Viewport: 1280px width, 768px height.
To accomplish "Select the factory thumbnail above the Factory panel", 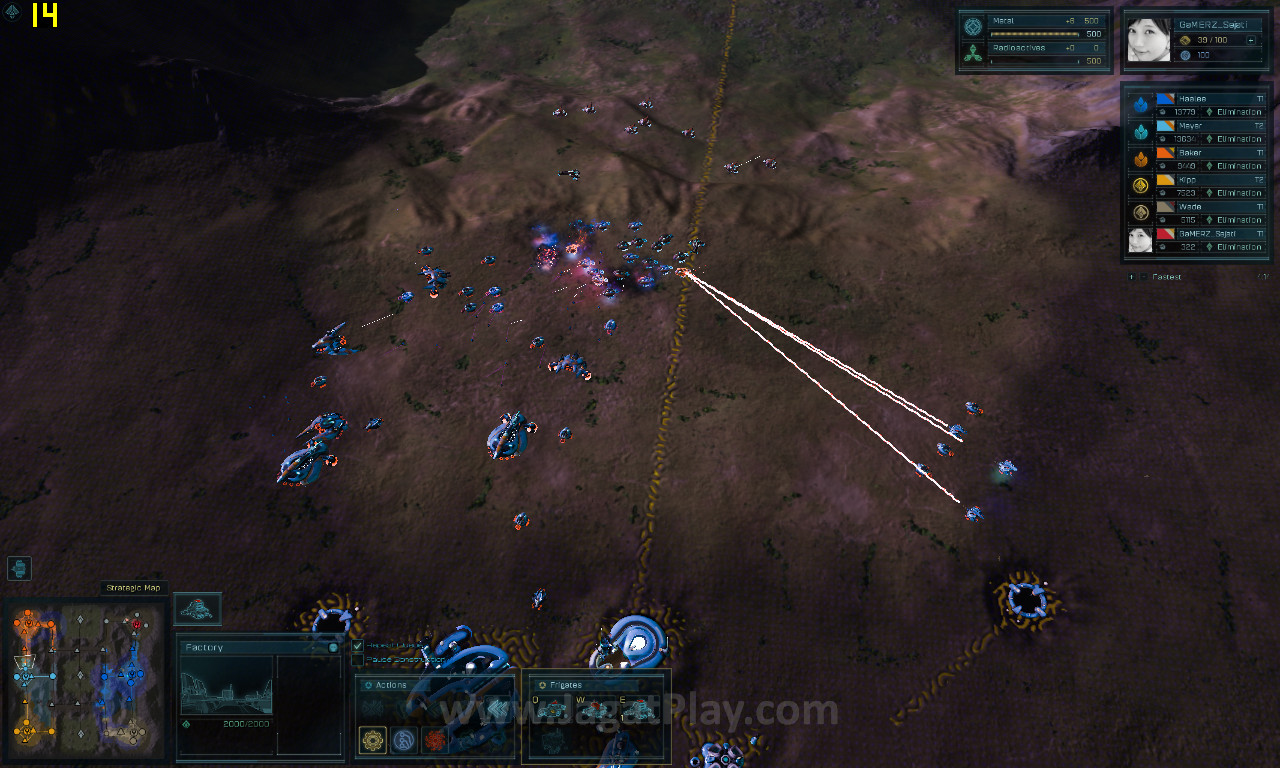I will tap(197, 608).
